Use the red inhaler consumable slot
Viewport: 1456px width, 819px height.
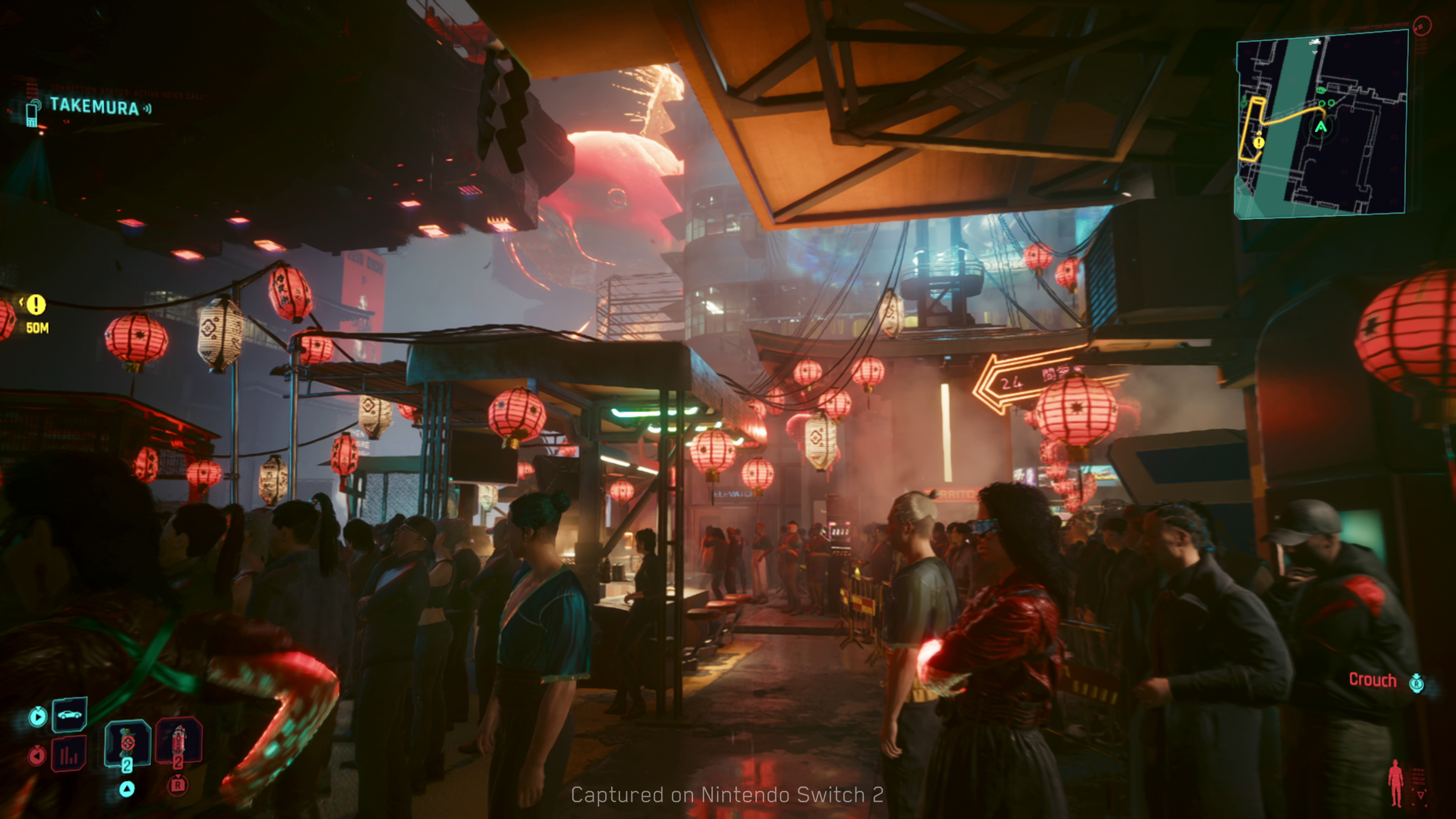[x=179, y=741]
